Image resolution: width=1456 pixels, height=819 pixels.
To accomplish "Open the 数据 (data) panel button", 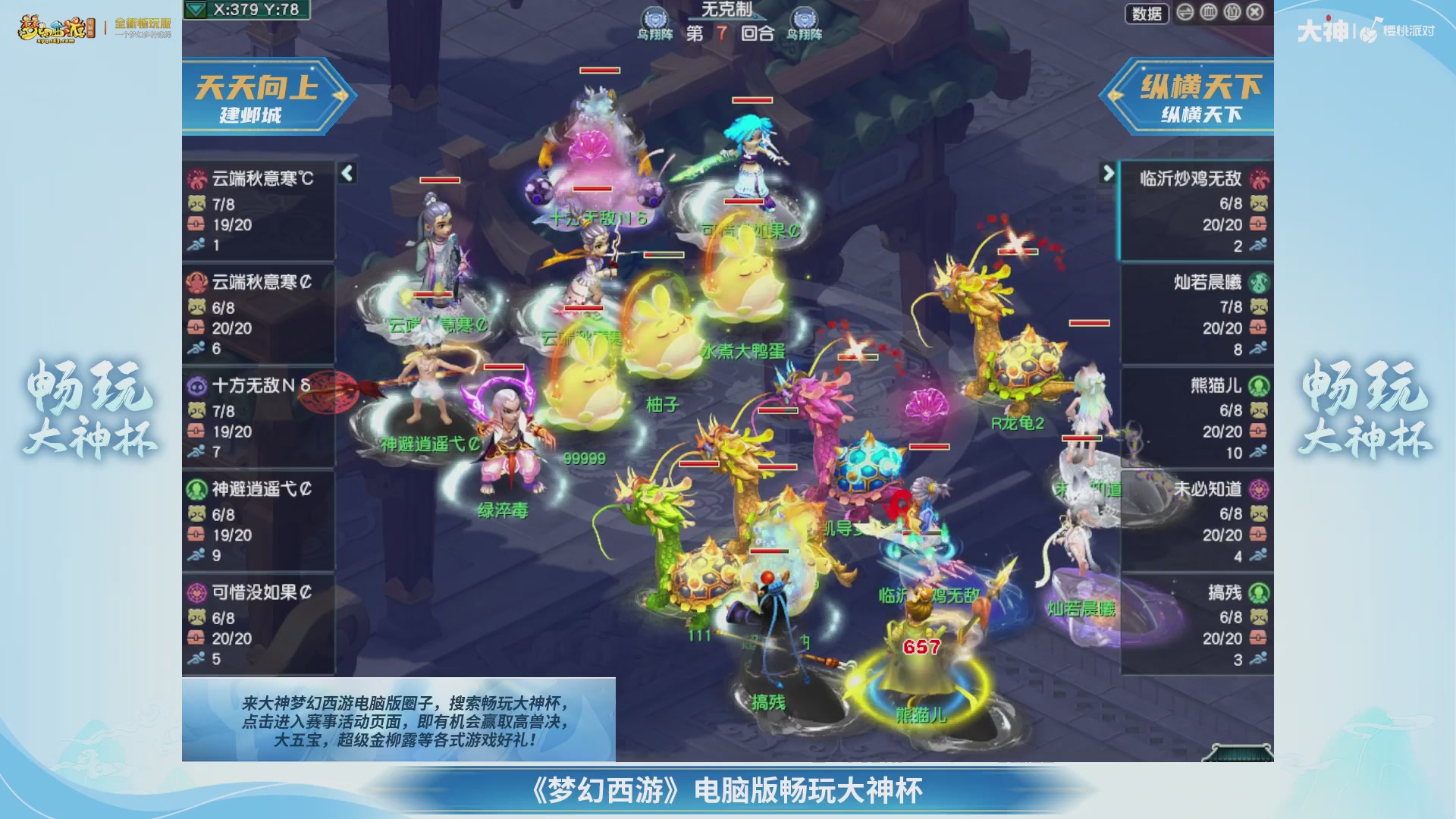I will [x=1147, y=14].
